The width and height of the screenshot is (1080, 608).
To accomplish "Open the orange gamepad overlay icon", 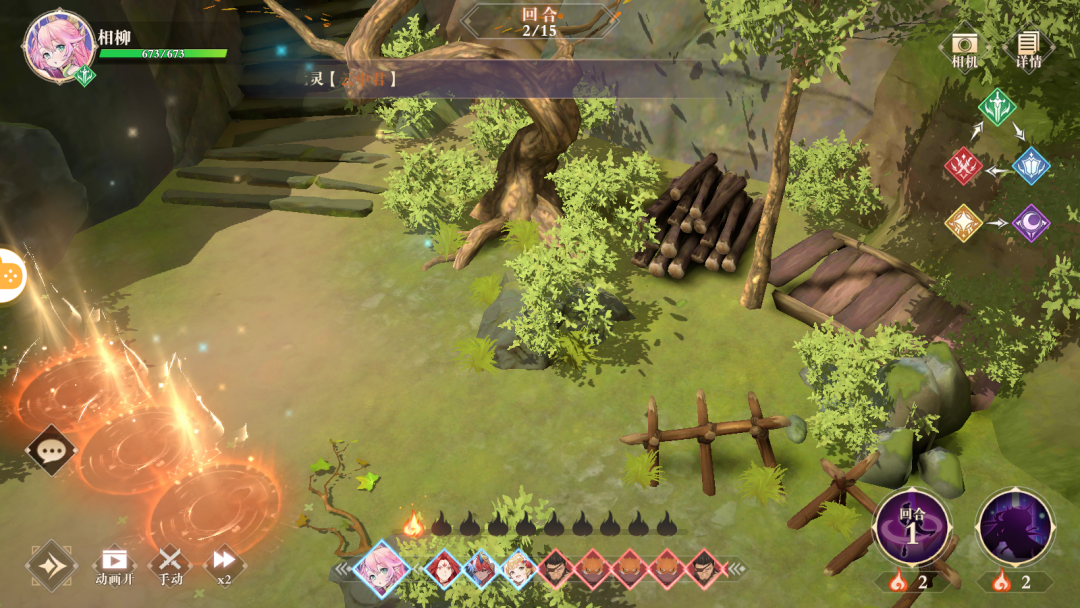I will pyautogui.click(x=8, y=274).
